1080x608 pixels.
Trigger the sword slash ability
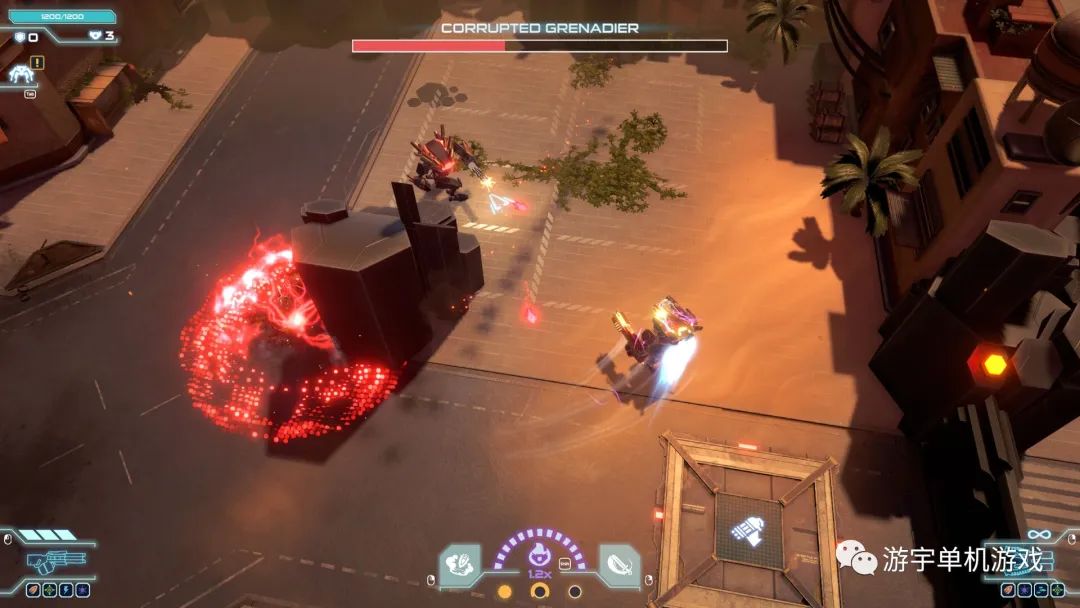pyautogui.click(x=619, y=563)
